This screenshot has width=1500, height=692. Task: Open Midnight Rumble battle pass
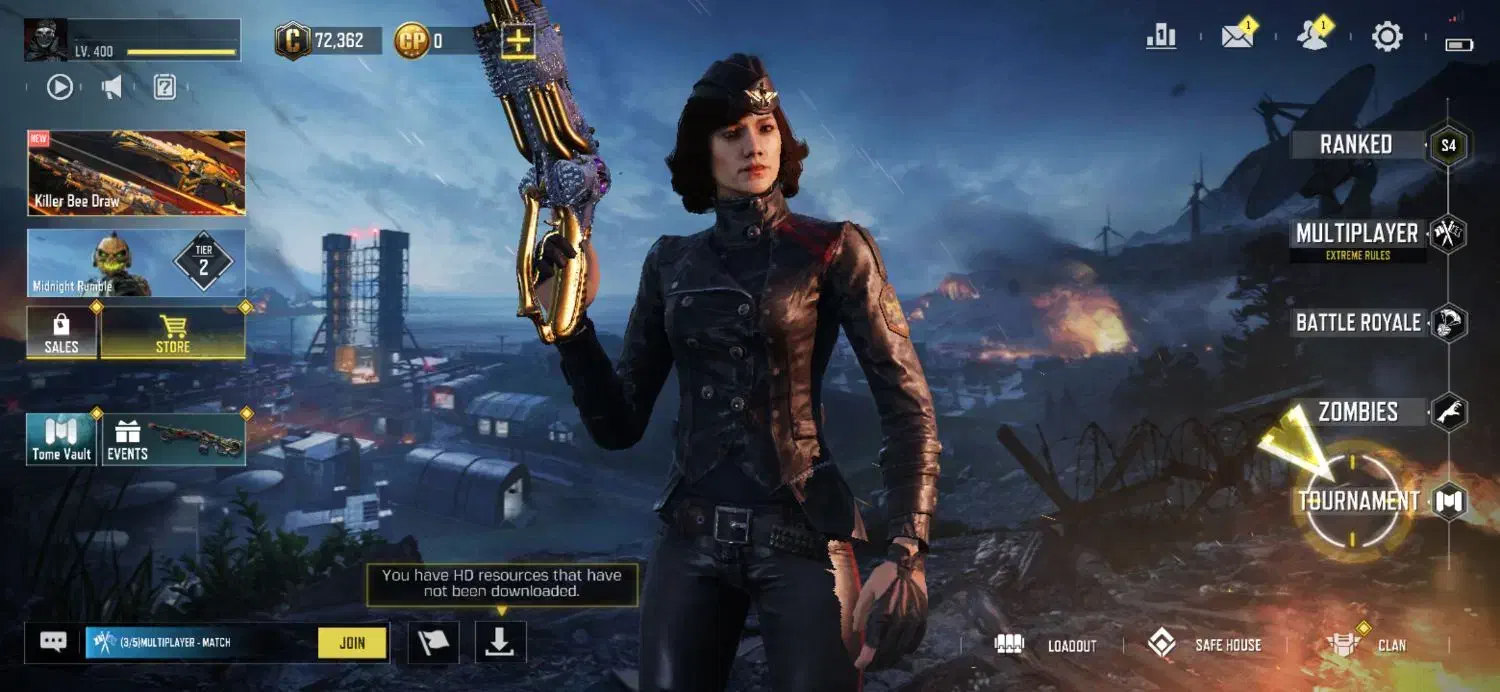click(136, 263)
